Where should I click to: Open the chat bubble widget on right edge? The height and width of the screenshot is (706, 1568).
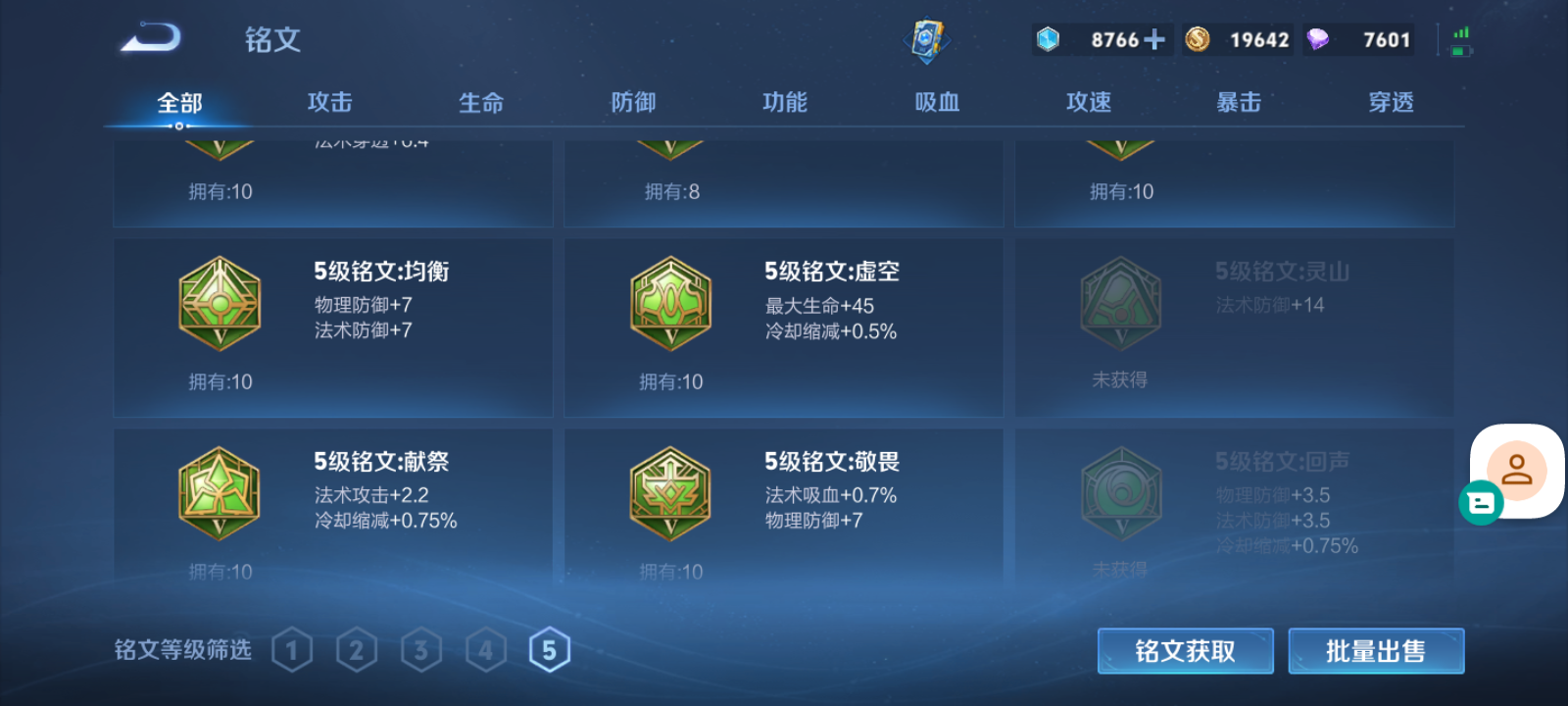click(1482, 504)
